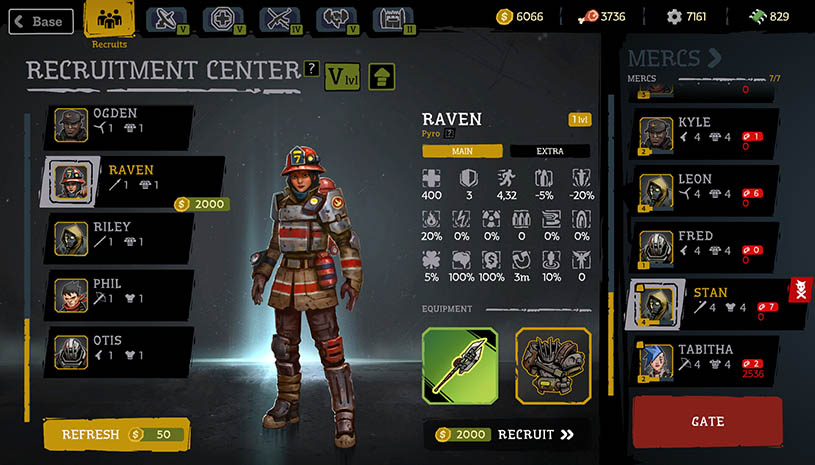Choose recruit Phil in the list
815x465 pixels.
(120, 291)
